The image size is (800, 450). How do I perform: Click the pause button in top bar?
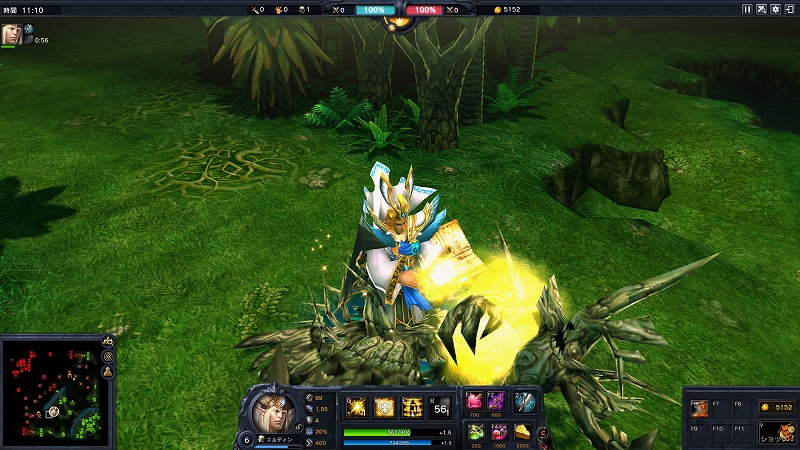point(747,9)
